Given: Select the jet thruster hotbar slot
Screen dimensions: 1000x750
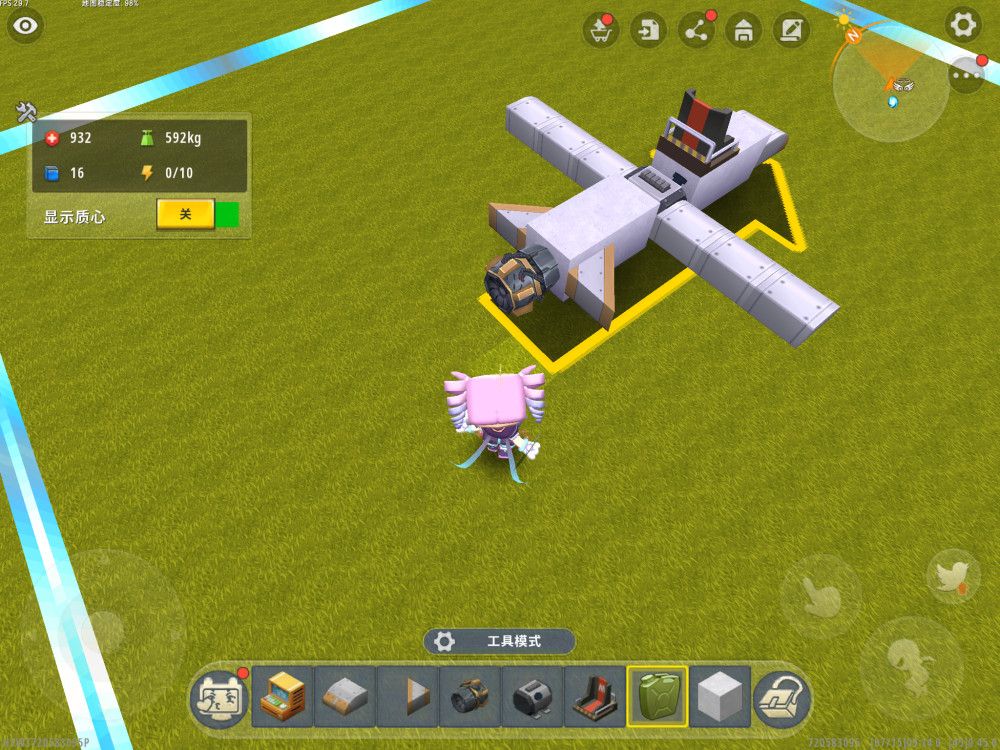Looking at the screenshot, I should (470, 696).
